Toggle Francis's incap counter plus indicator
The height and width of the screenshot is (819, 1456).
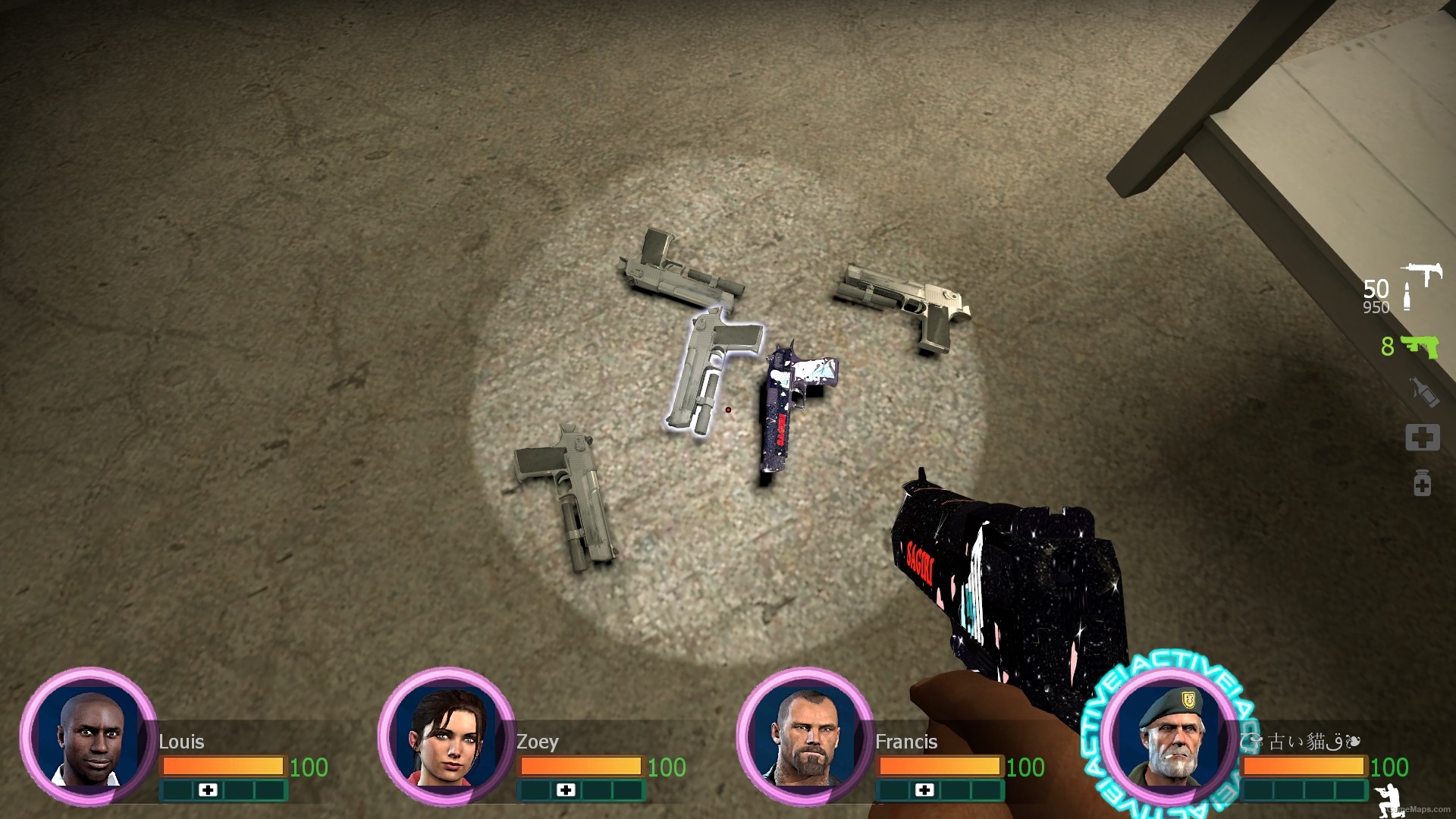926,791
